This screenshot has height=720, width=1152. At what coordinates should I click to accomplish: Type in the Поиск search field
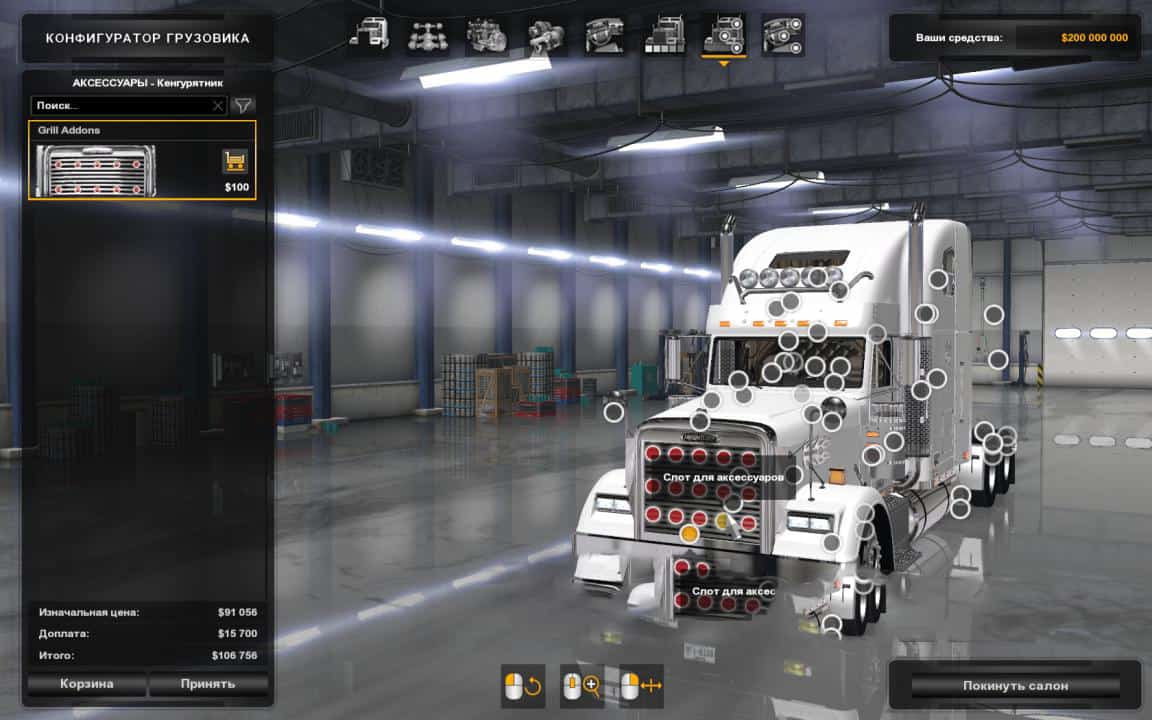[120, 105]
